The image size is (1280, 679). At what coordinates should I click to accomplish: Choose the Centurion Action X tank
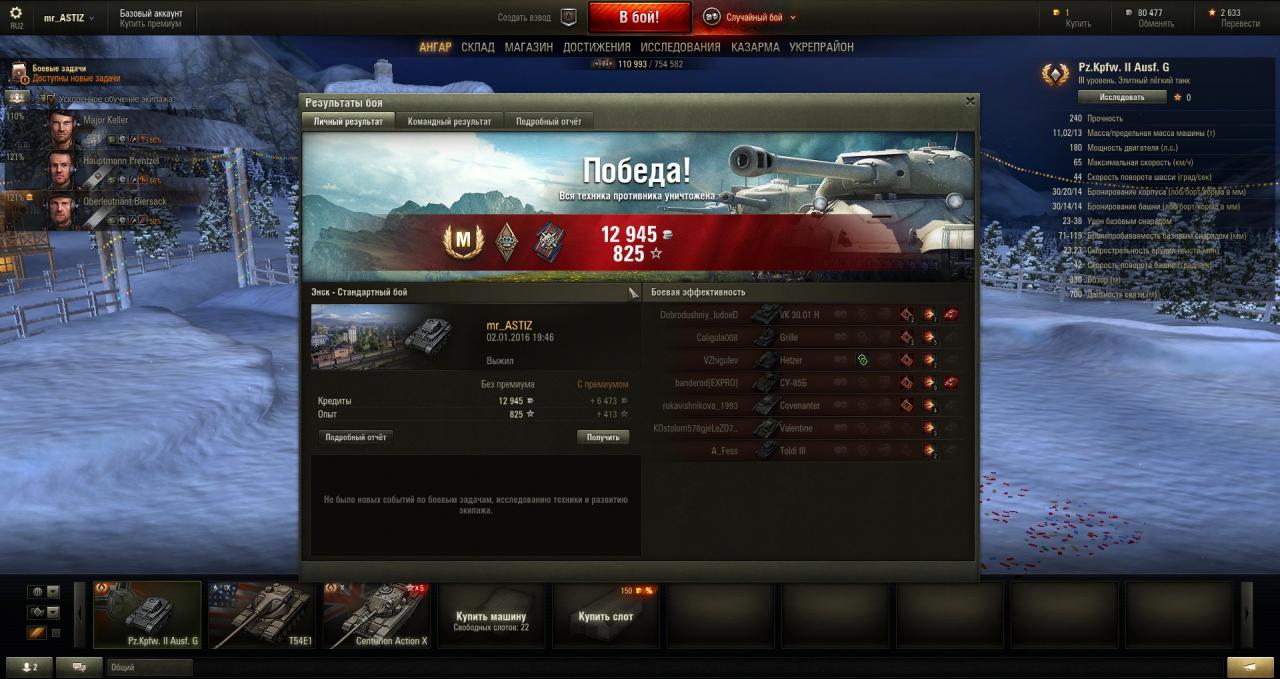pos(377,615)
